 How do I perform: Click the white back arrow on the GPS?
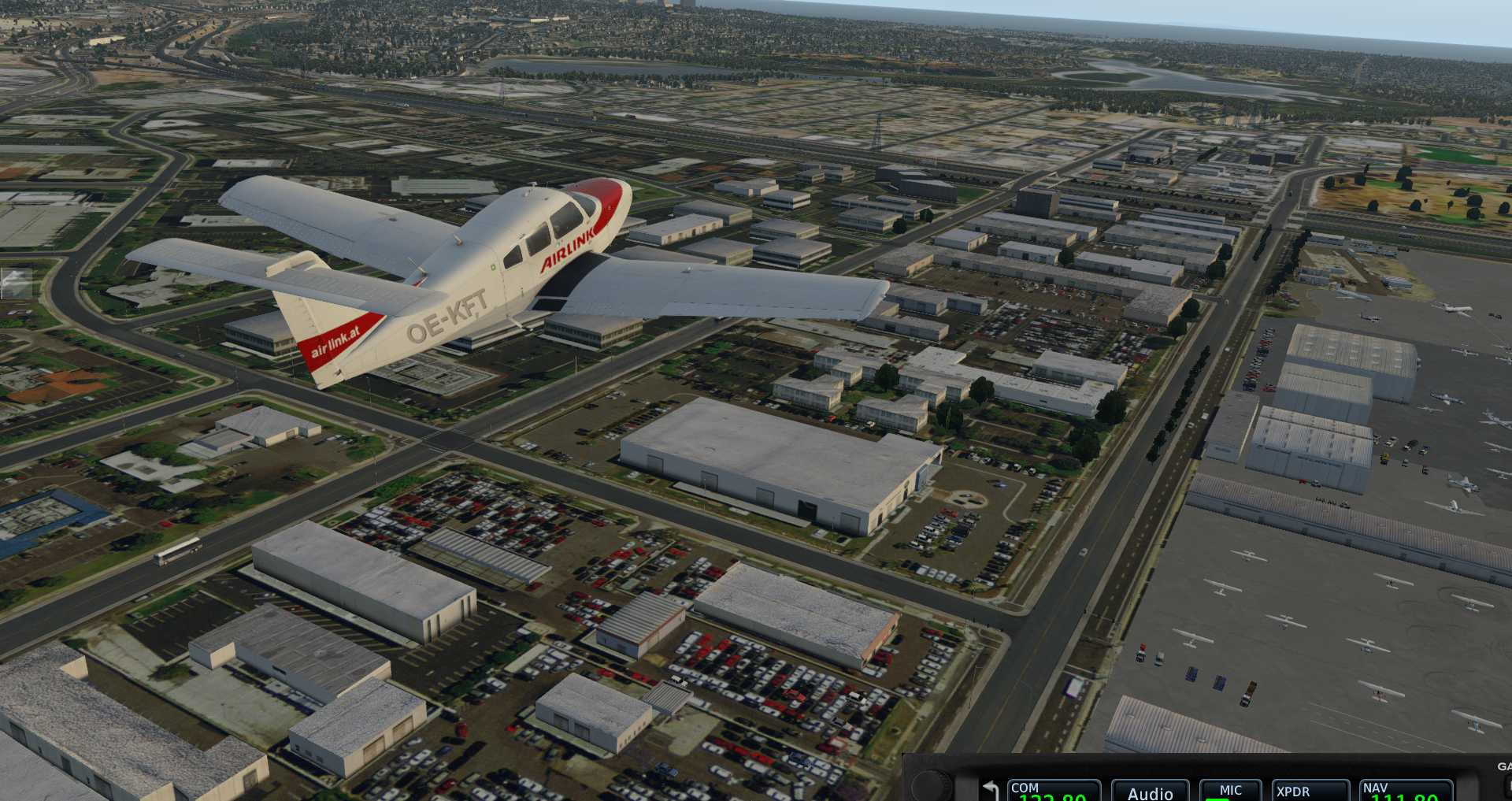point(991,790)
